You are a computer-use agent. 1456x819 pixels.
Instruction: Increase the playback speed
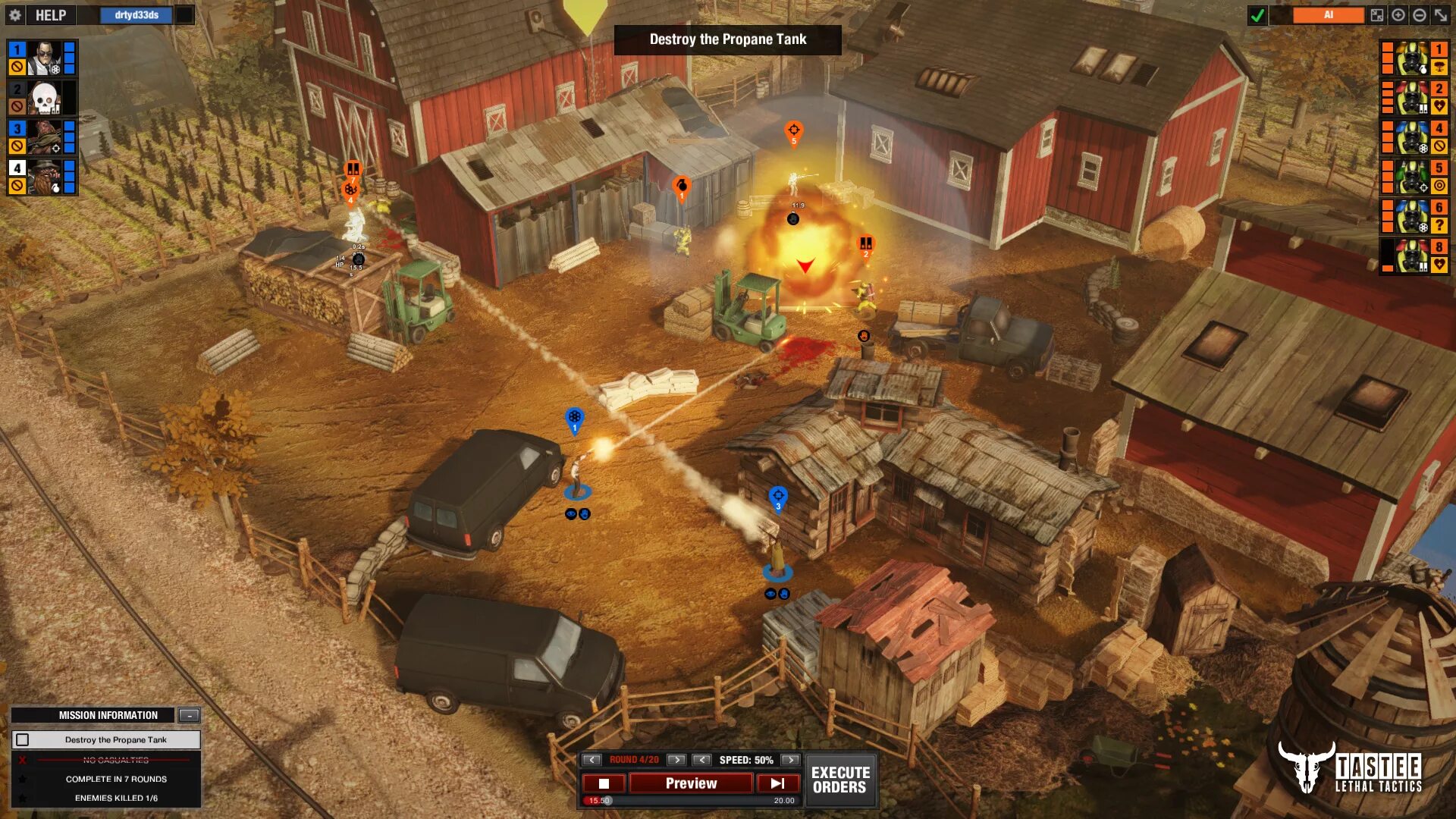[790, 760]
